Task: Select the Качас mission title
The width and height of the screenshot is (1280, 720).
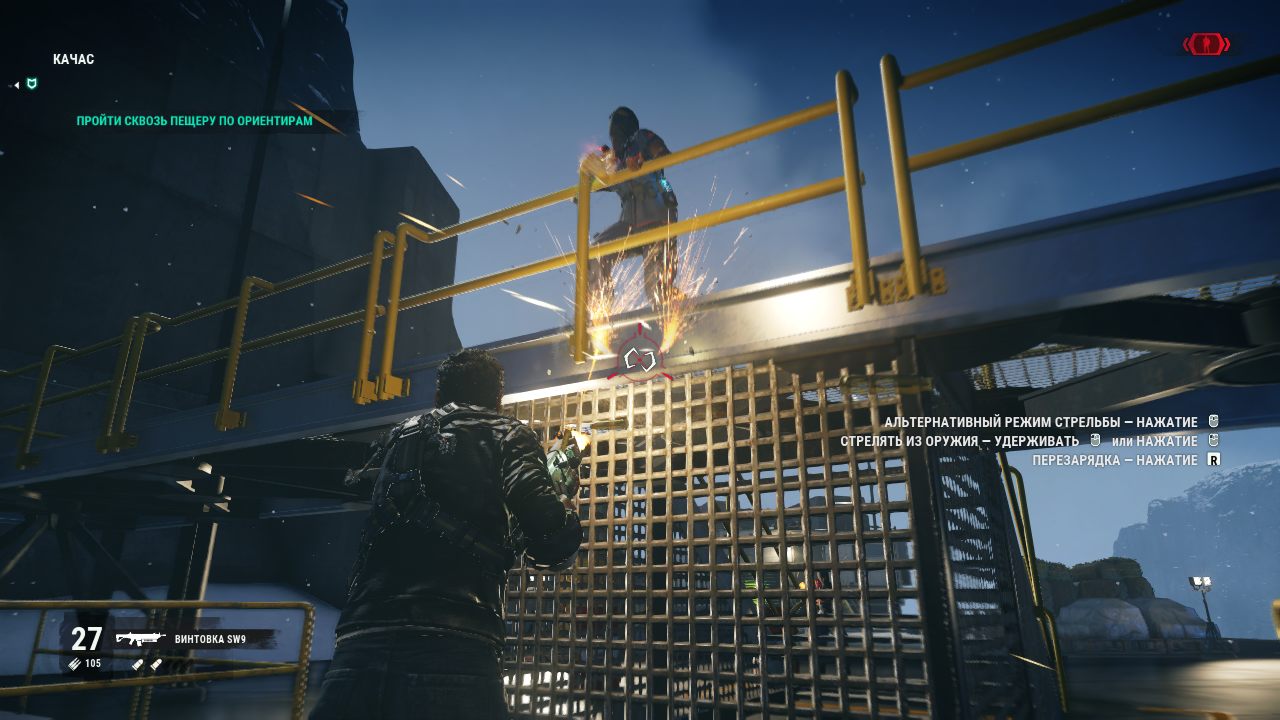Action: (x=73, y=60)
